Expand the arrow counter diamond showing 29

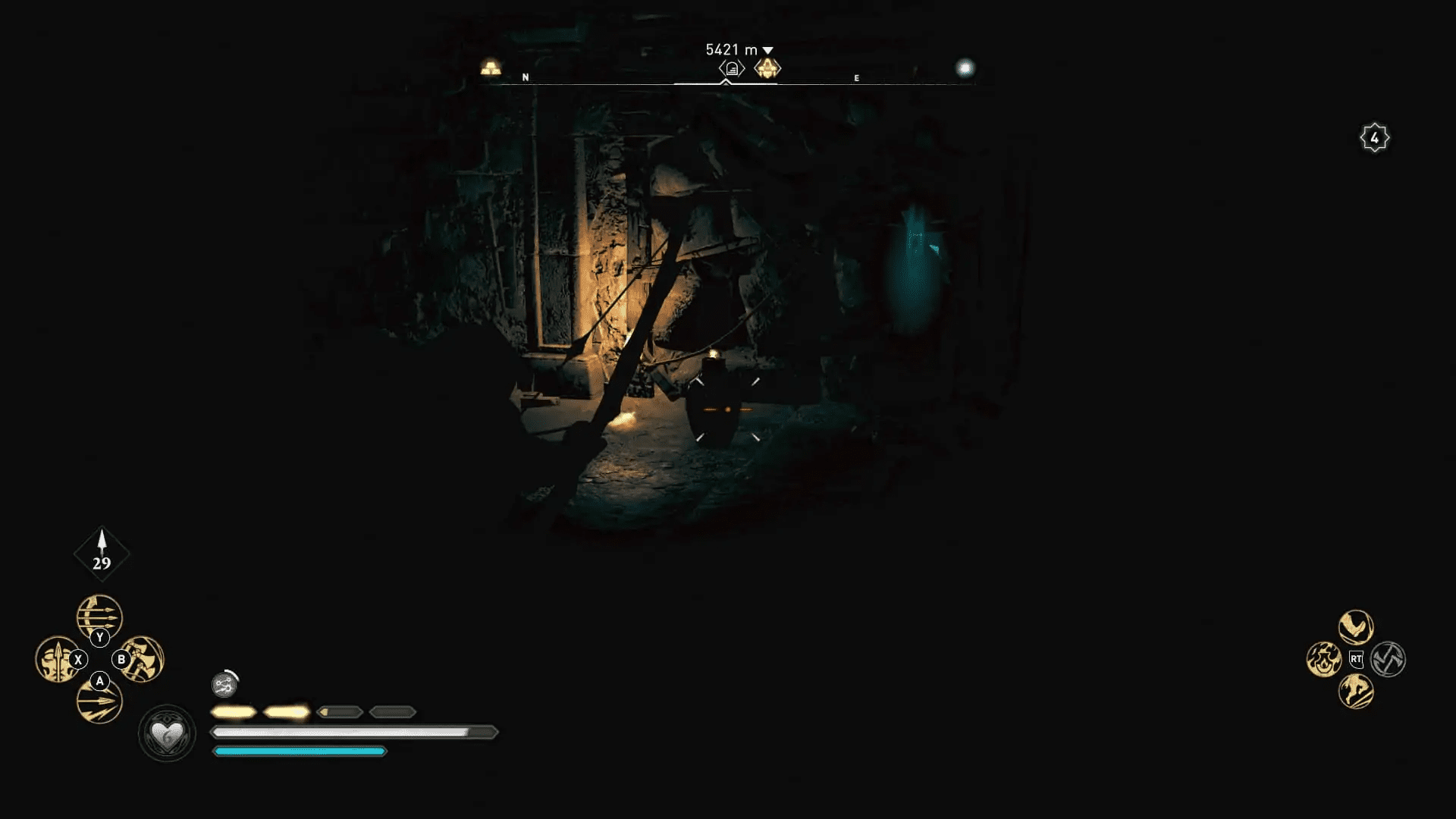point(101,552)
